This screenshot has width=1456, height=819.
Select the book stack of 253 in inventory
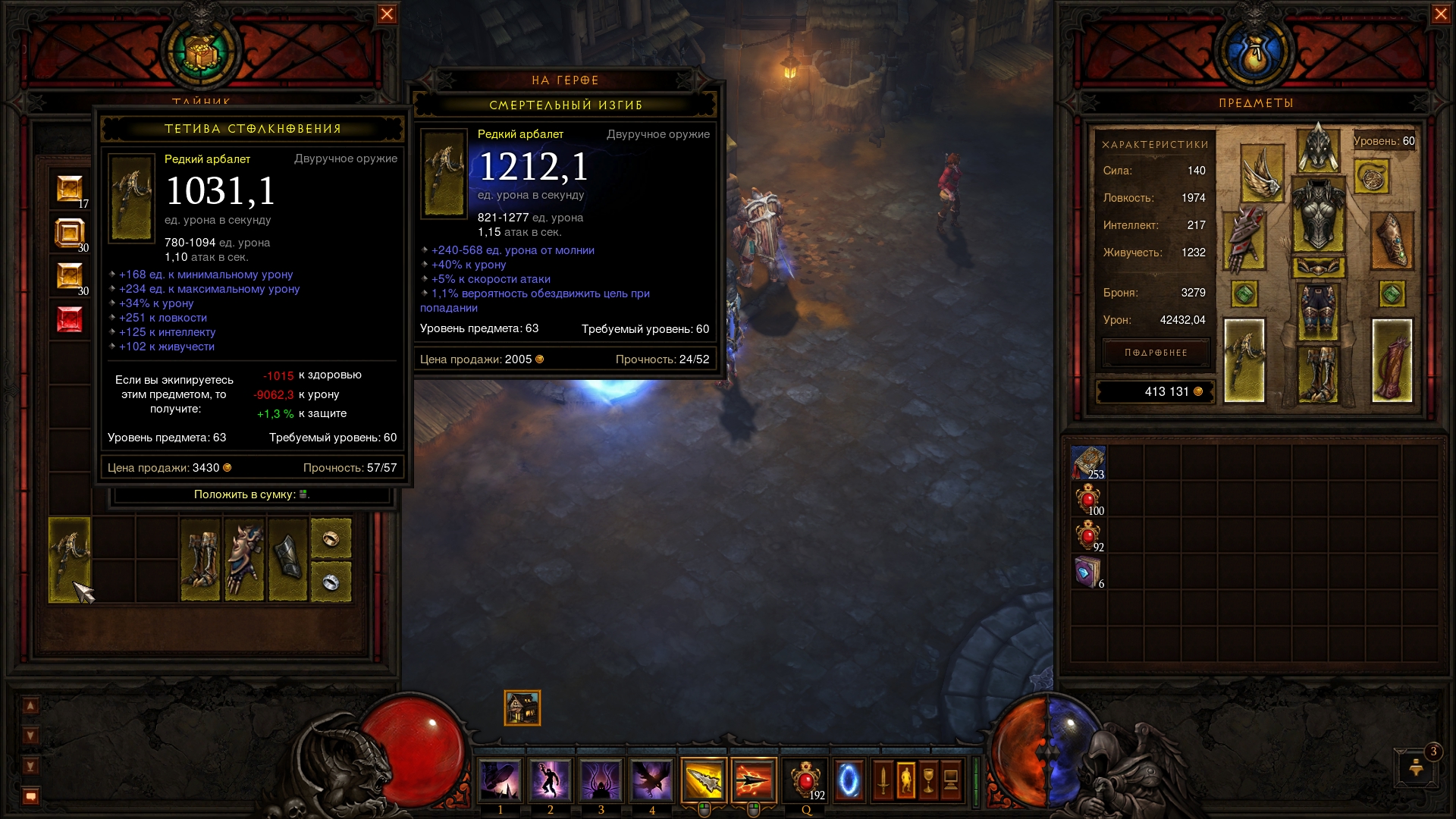tap(1088, 463)
